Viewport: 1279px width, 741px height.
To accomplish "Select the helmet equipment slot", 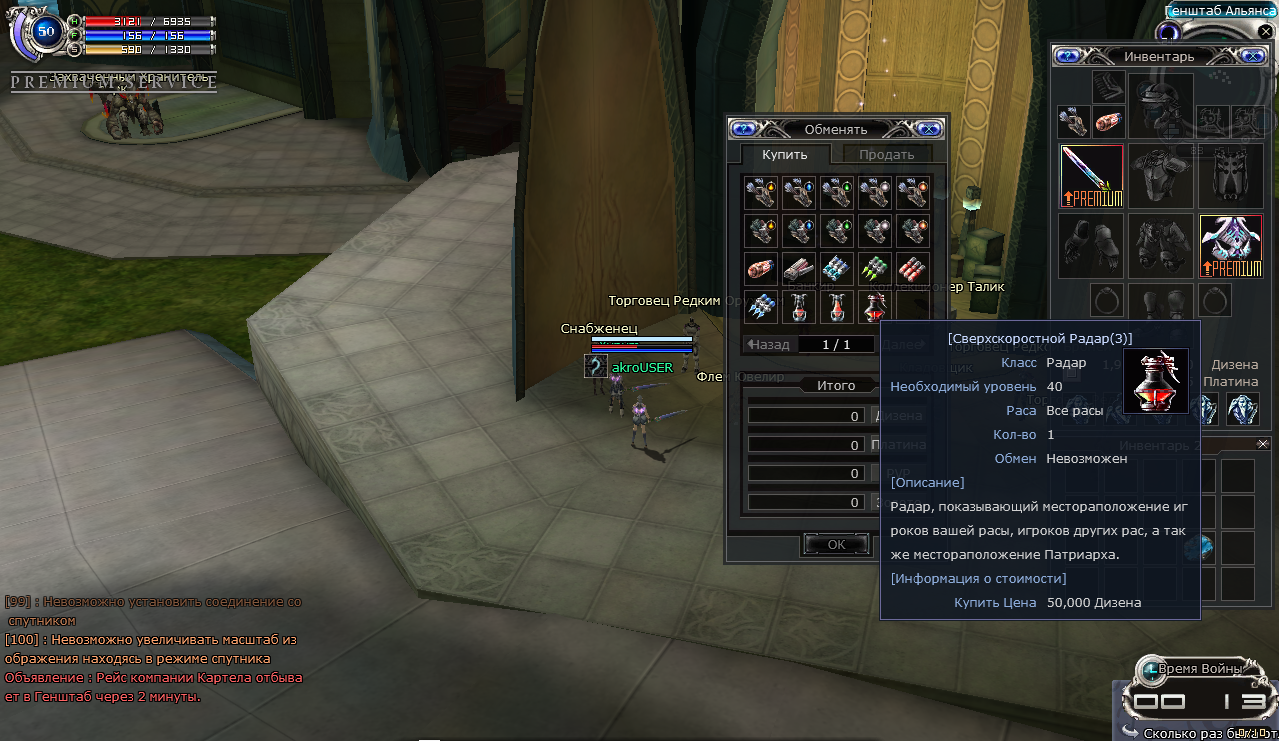I will 1160,105.
